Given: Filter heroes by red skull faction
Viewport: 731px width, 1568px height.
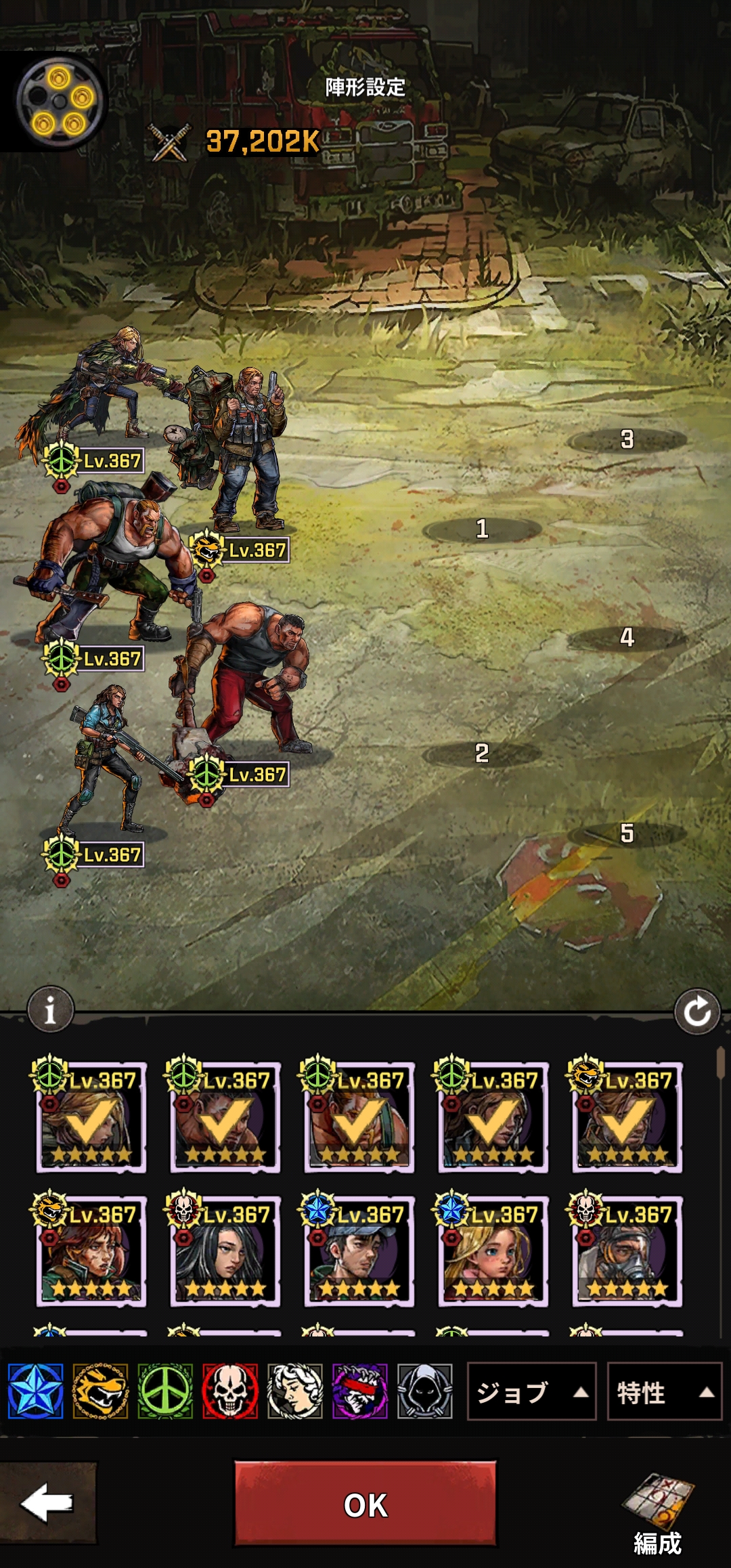Looking at the screenshot, I should 230,1392.
